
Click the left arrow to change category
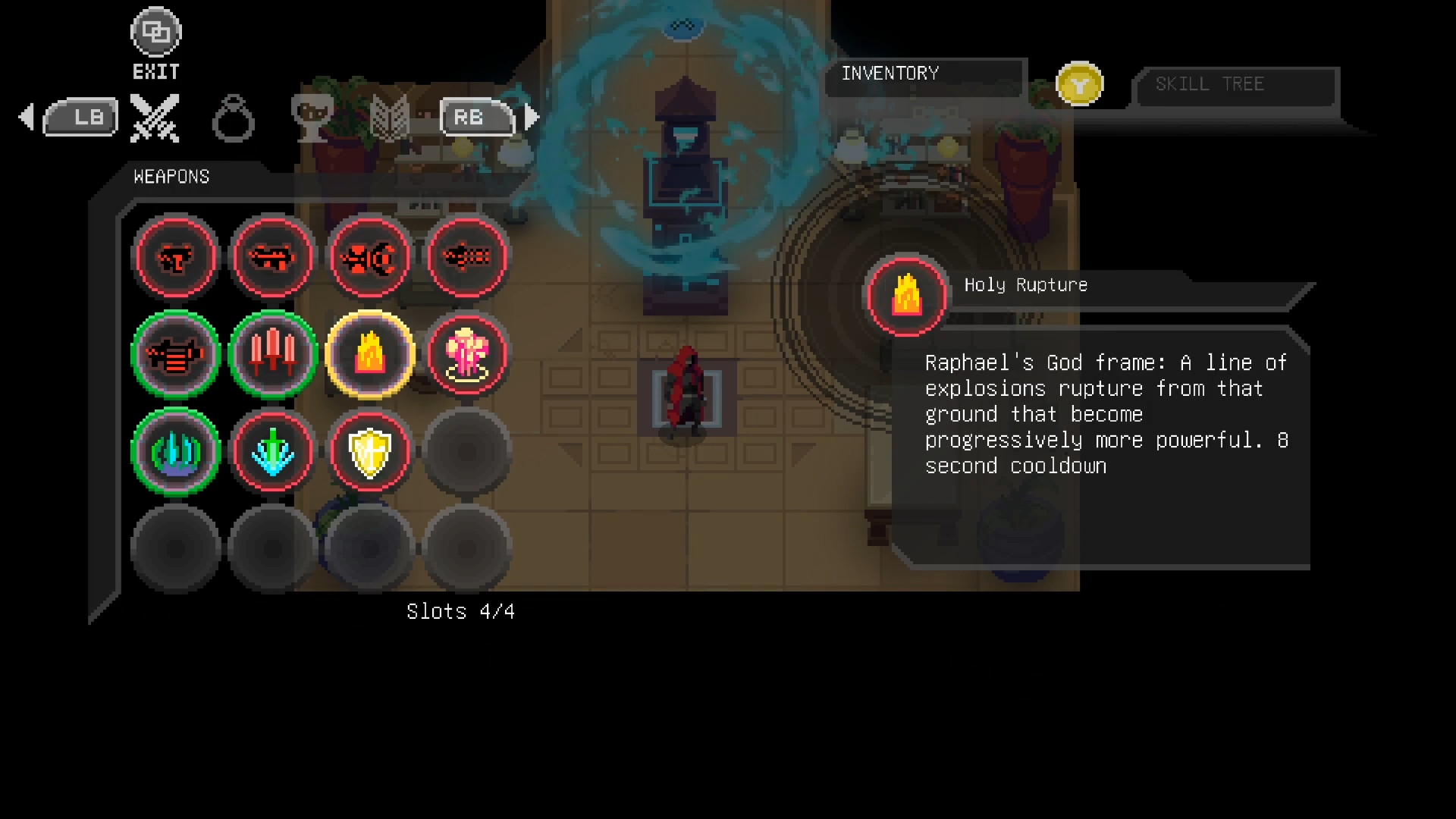(27, 115)
